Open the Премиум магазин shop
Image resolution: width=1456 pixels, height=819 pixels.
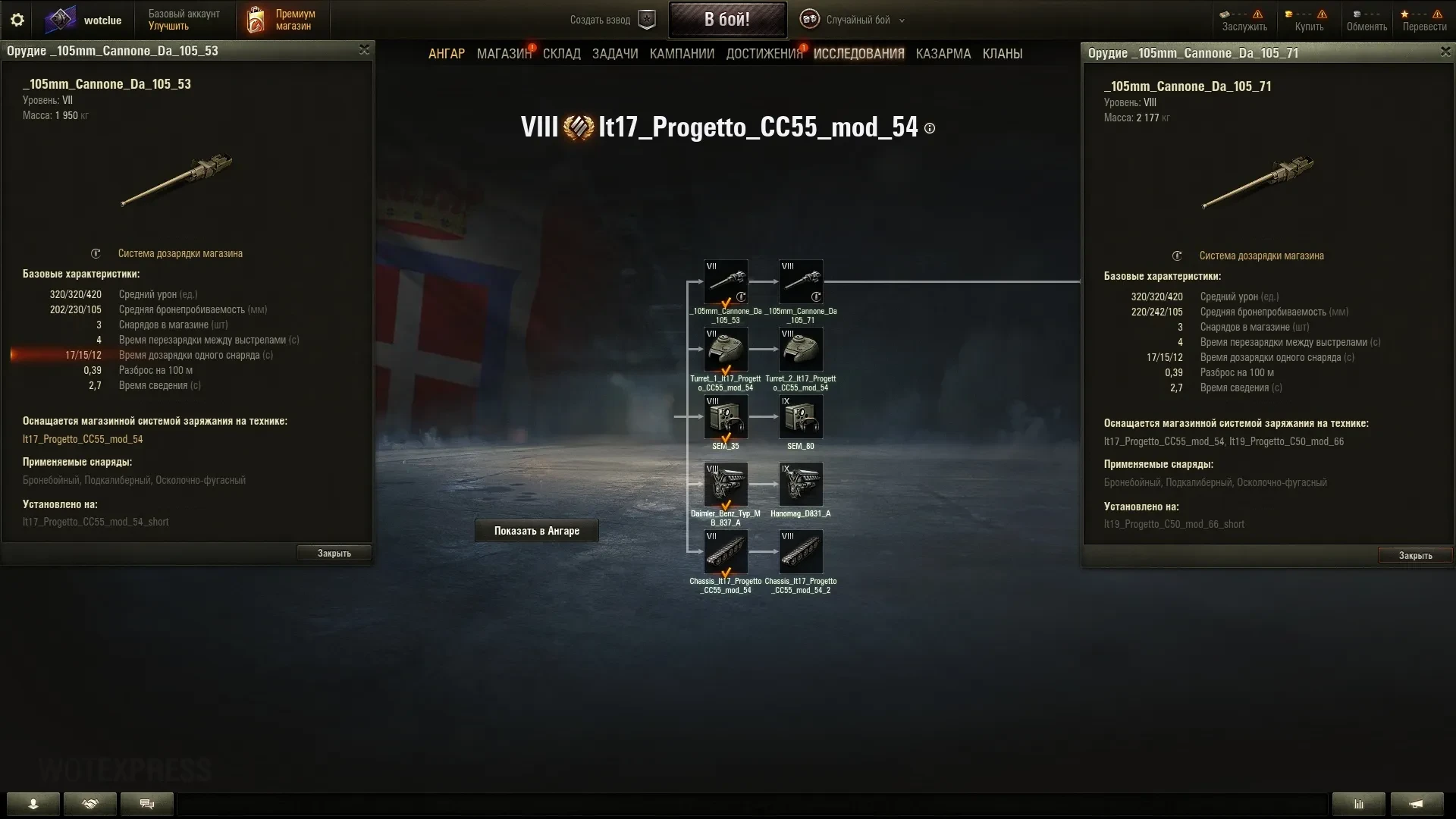click(281, 20)
